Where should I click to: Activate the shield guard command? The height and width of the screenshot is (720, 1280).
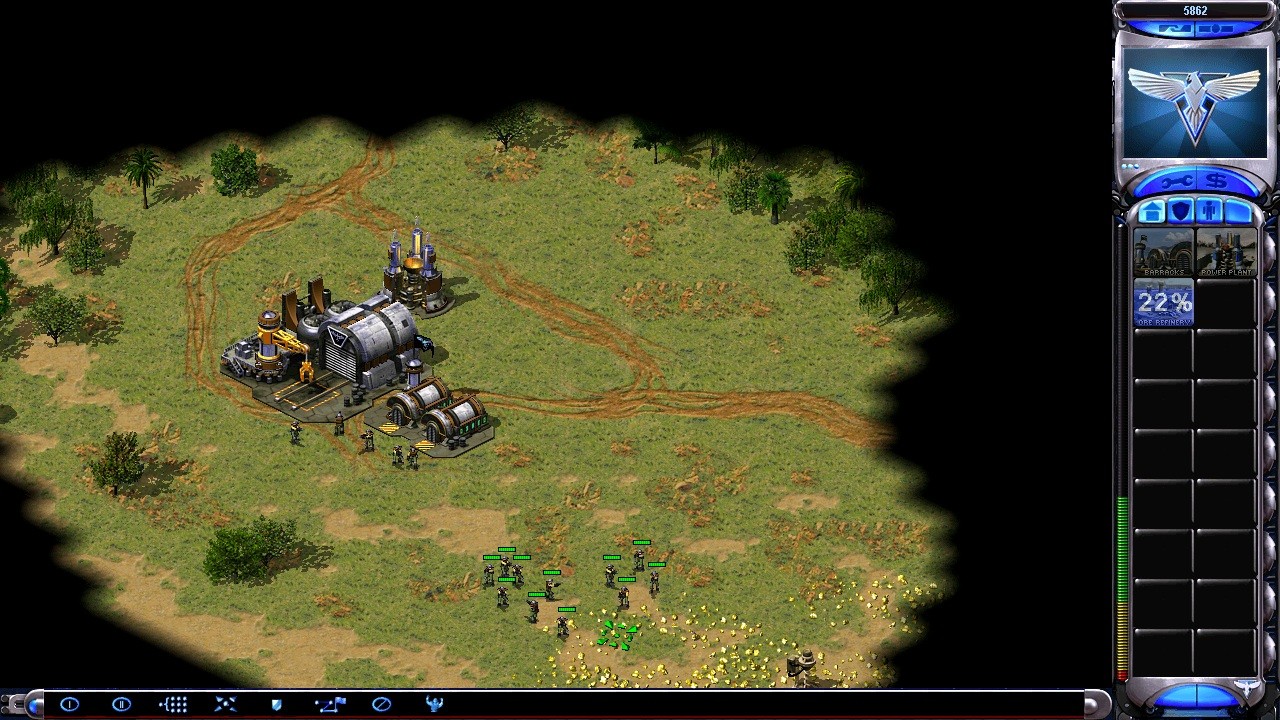277,704
